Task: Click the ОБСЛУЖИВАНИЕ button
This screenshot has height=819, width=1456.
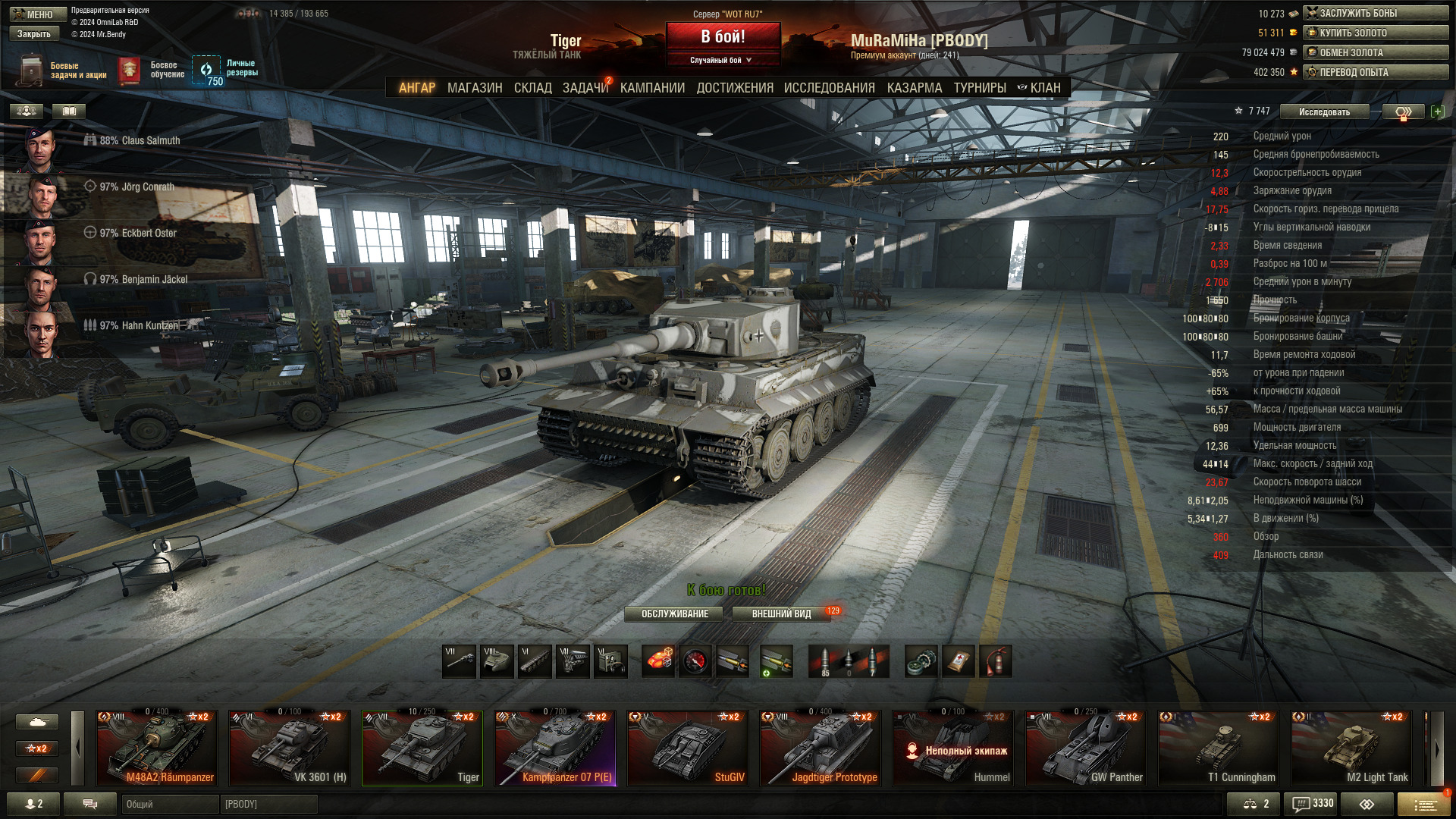Action: (674, 613)
